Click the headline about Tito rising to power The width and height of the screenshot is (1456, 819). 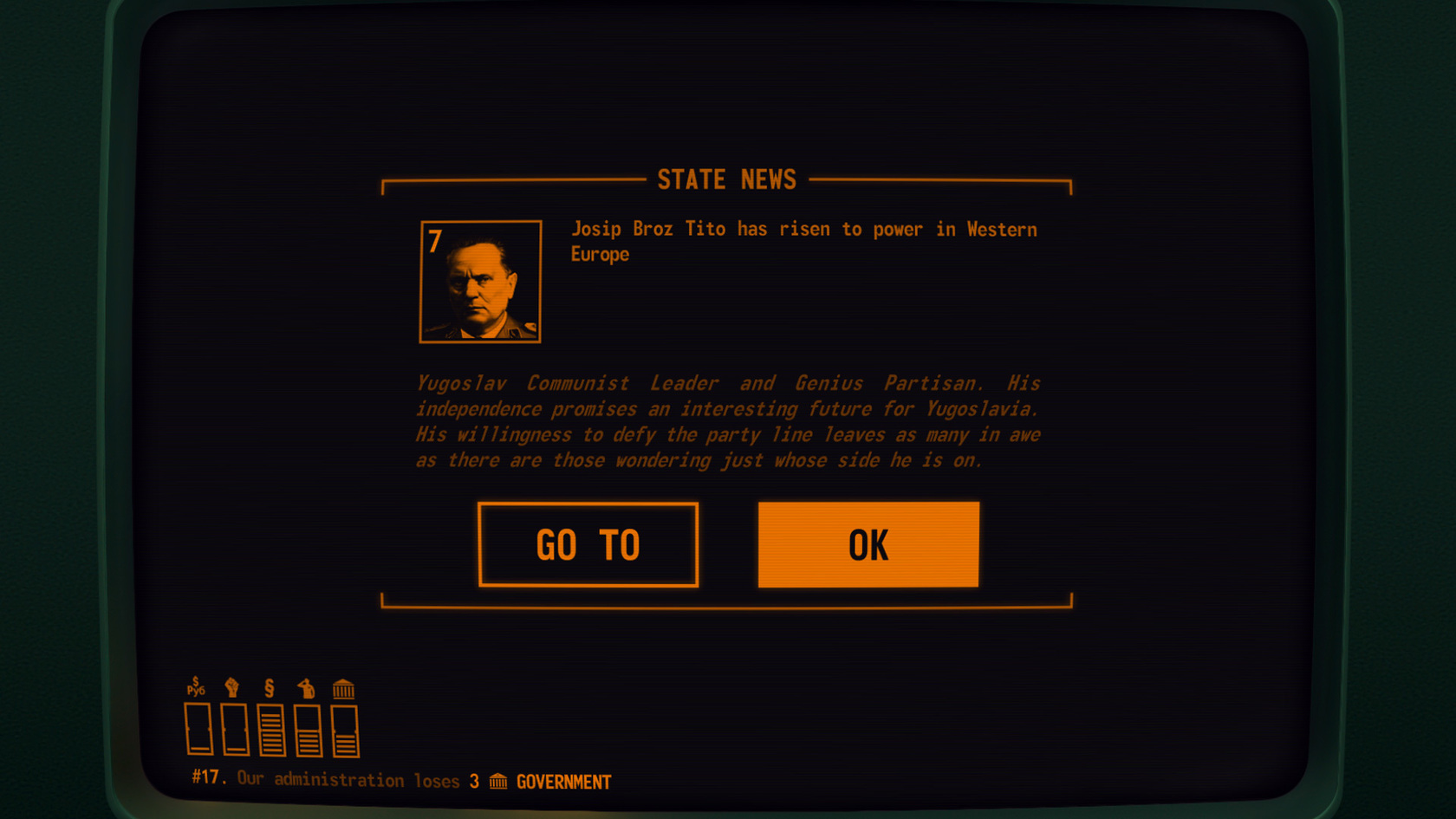pyautogui.click(x=804, y=241)
